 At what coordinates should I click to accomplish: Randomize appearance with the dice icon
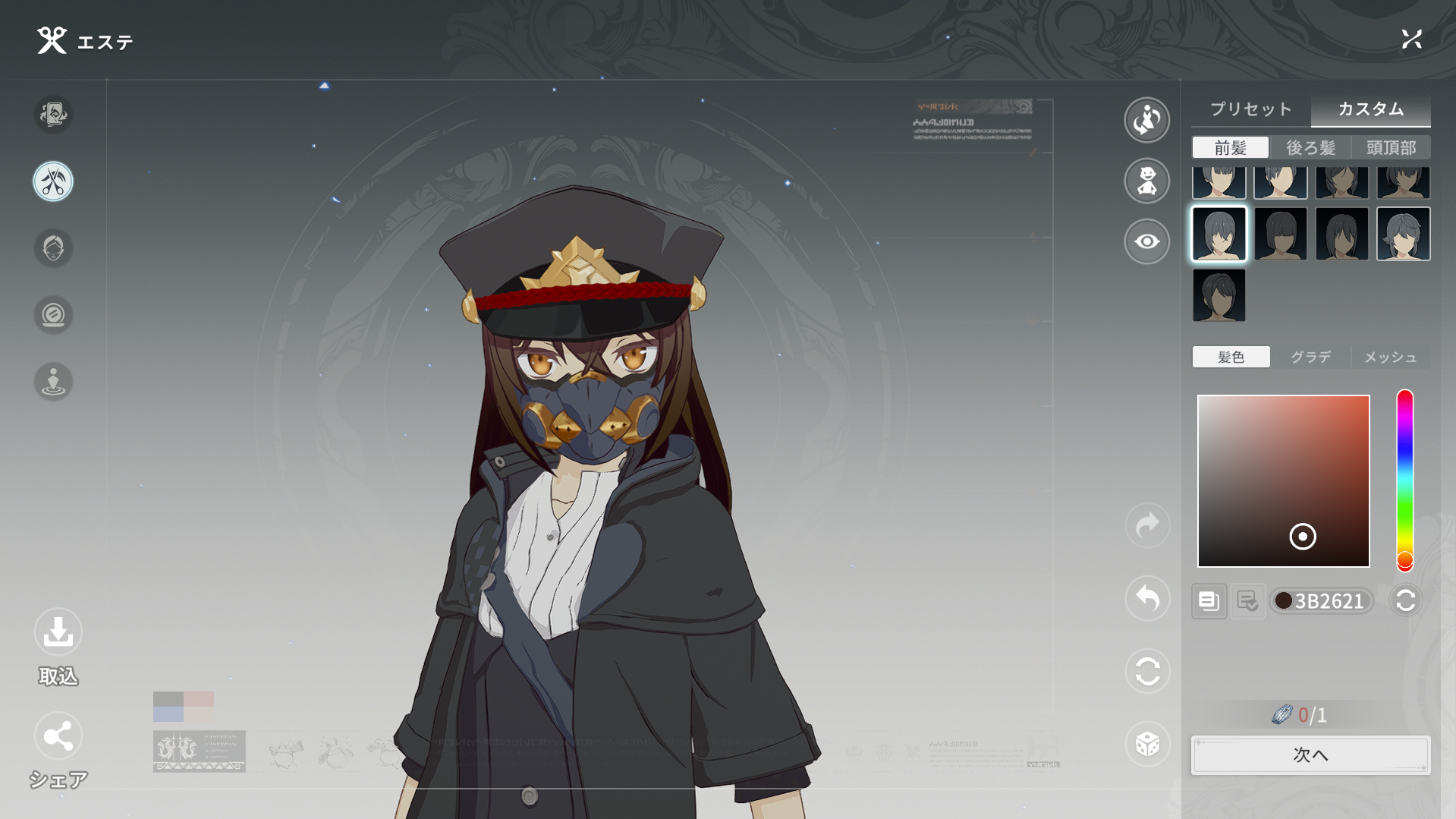point(1146,744)
